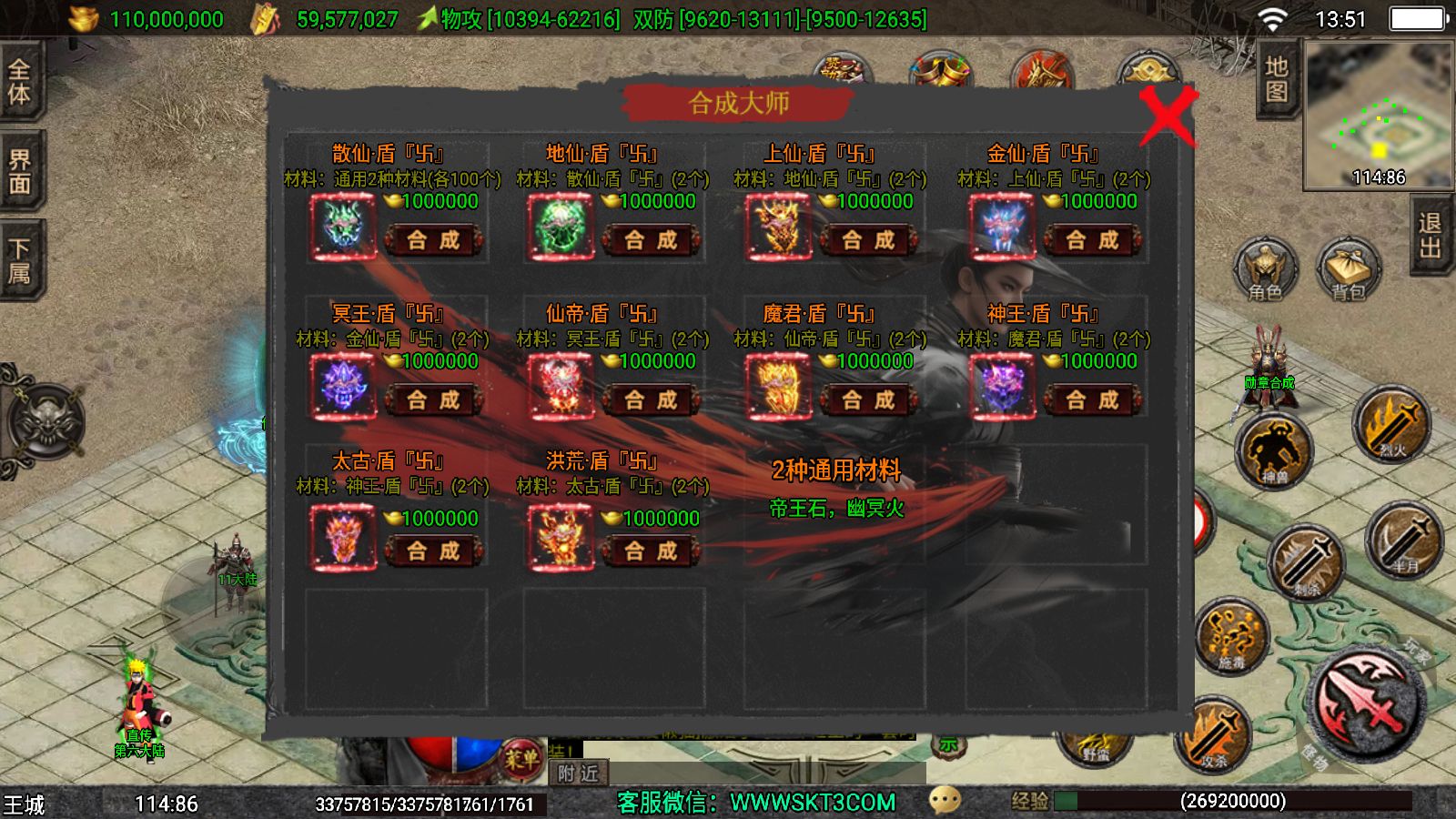Tap the 退出 exit button

tap(1431, 236)
